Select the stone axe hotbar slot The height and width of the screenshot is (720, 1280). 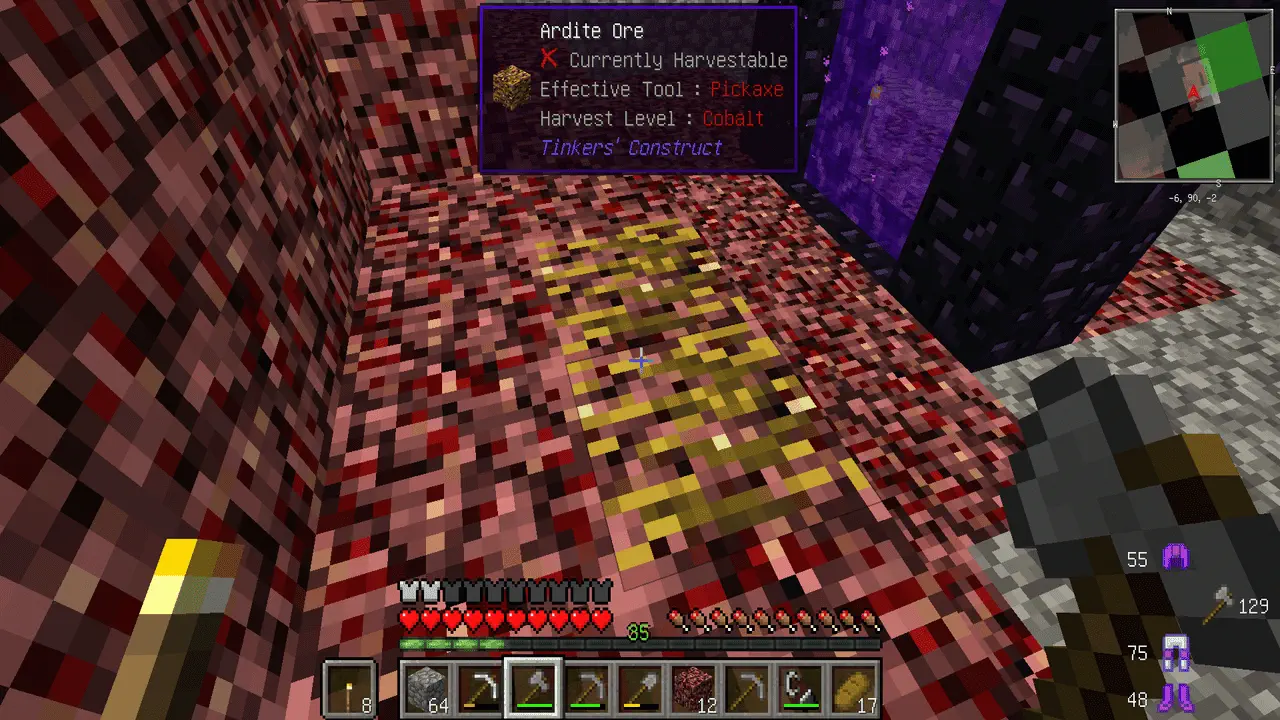tap(533, 689)
